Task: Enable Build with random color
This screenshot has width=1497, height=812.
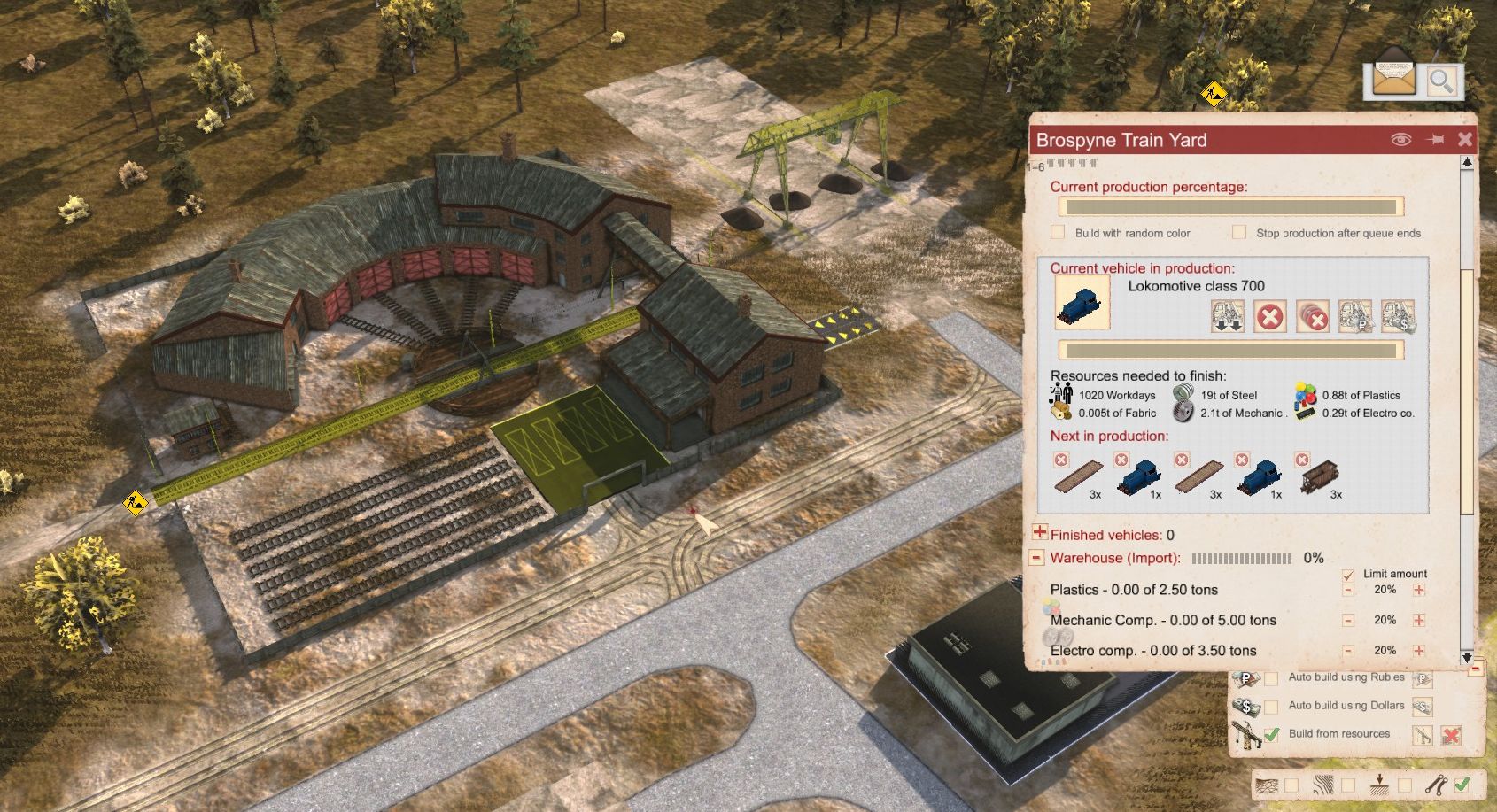Action: (1058, 232)
